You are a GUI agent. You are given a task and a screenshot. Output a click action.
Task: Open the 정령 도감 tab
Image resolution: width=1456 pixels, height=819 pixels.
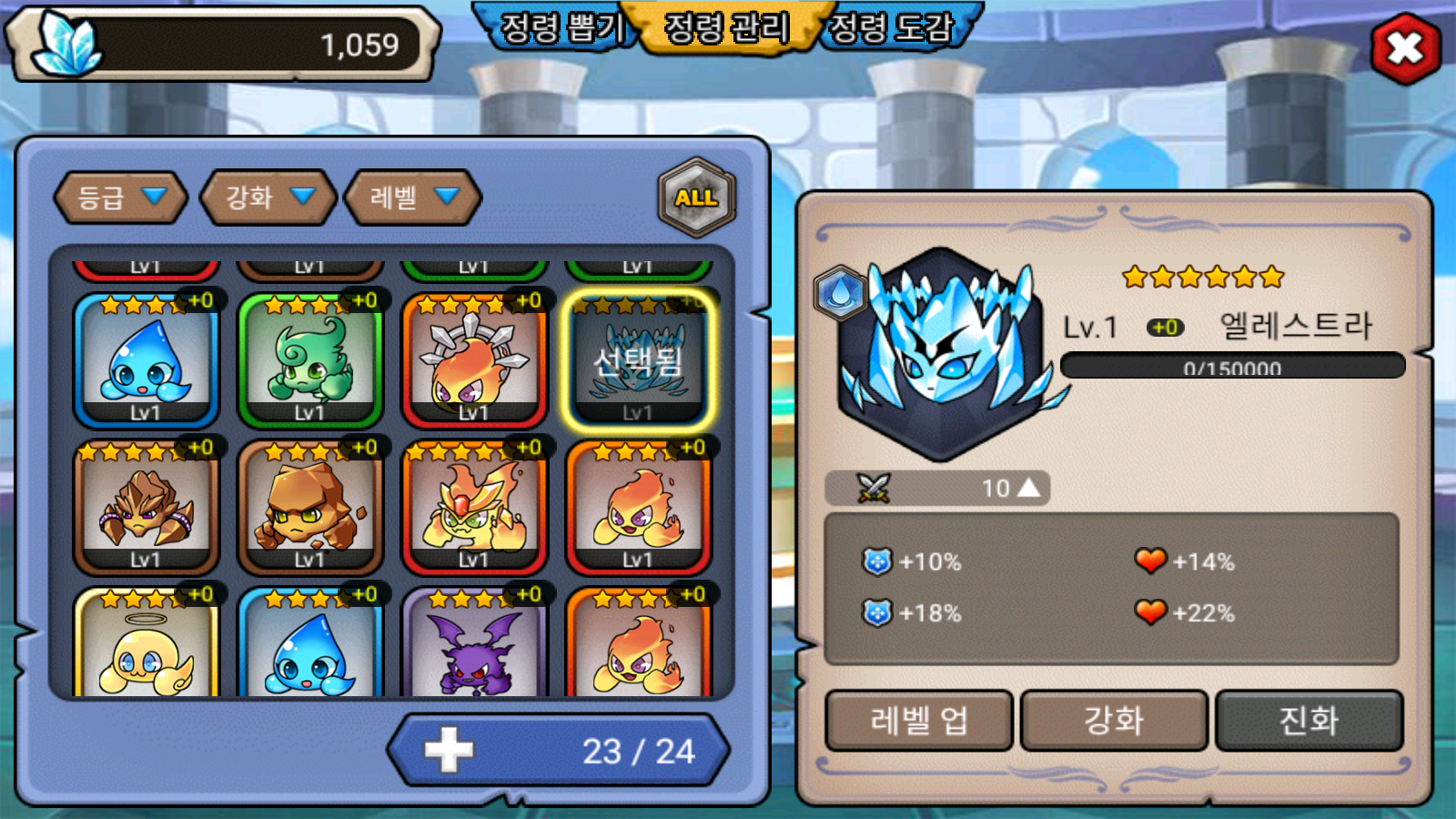click(x=892, y=27)
